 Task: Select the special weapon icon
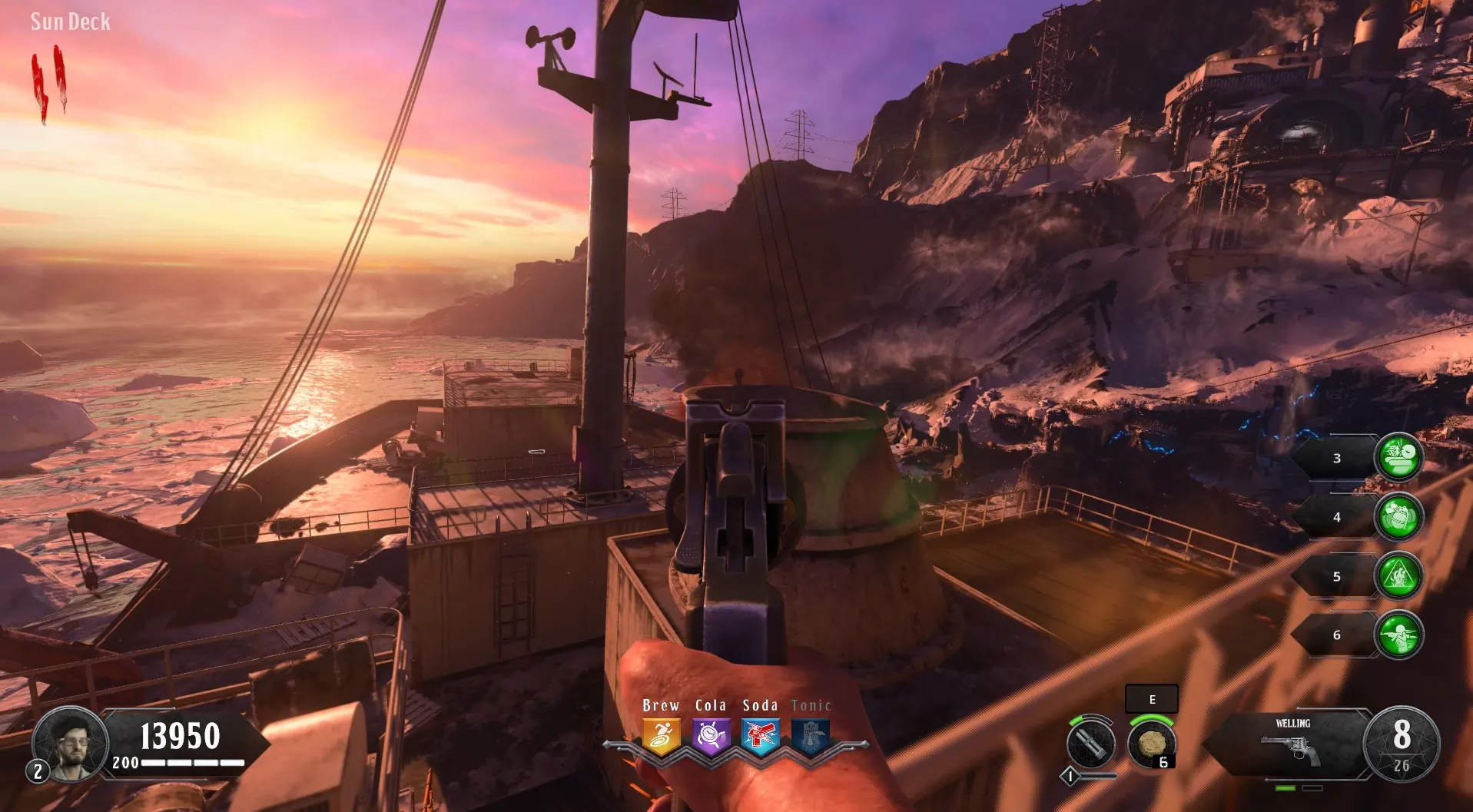pyautogui.click(x=1090, y=744)
